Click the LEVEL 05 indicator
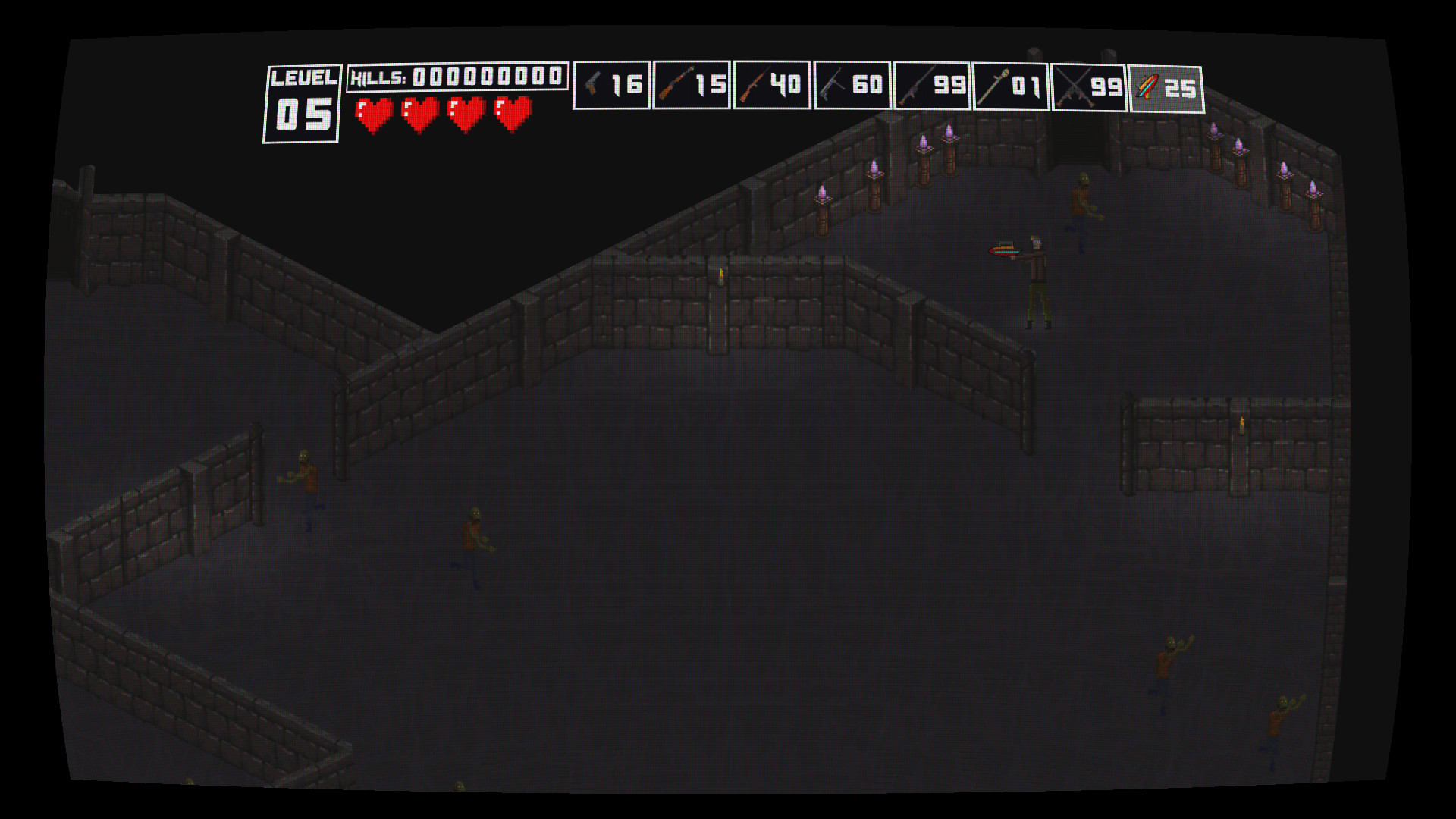Screen dimensions: 1456x819 [302, 102]
